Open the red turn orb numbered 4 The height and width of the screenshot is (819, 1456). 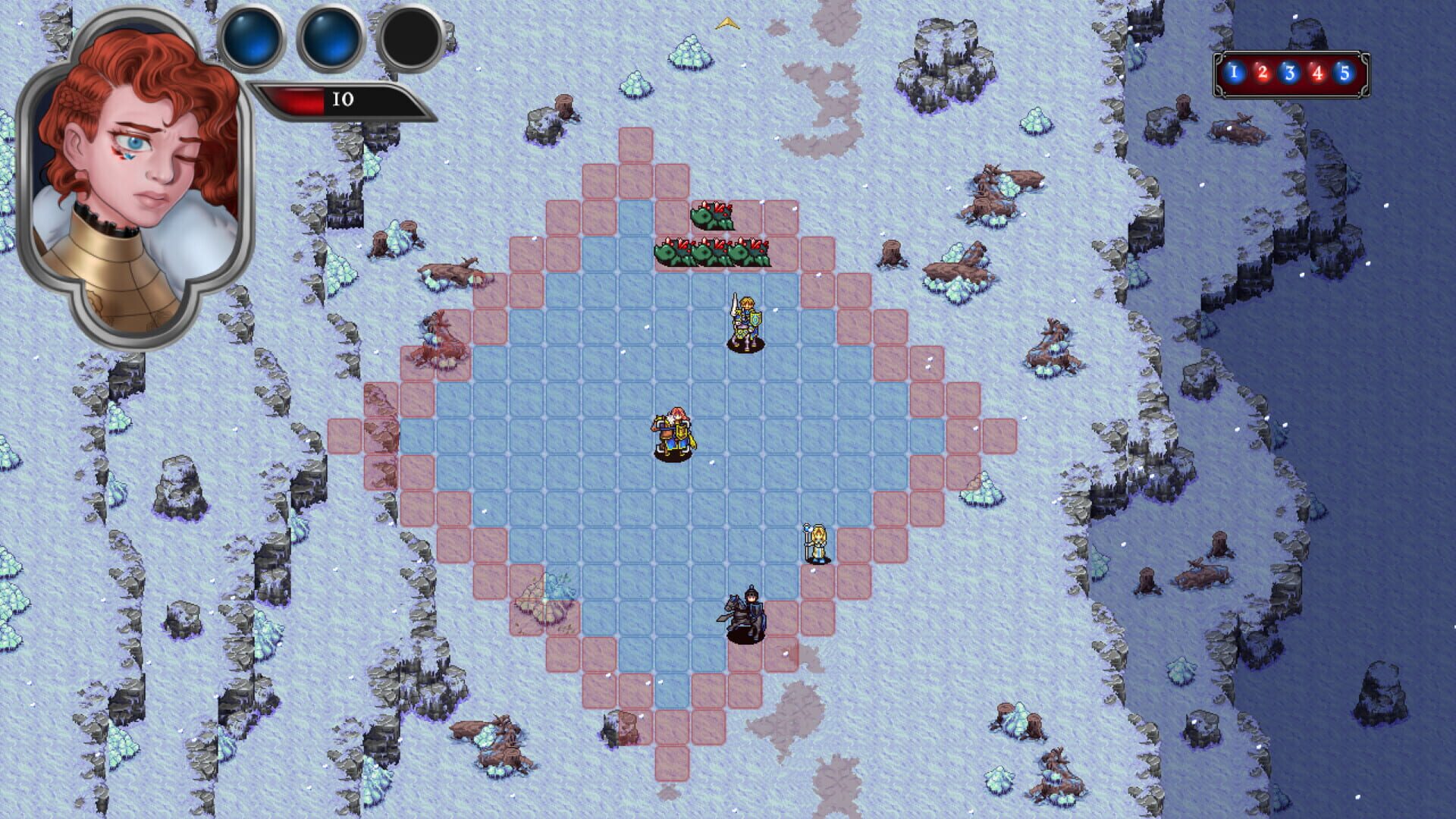pyautogui.click(x=1318, y=71)
